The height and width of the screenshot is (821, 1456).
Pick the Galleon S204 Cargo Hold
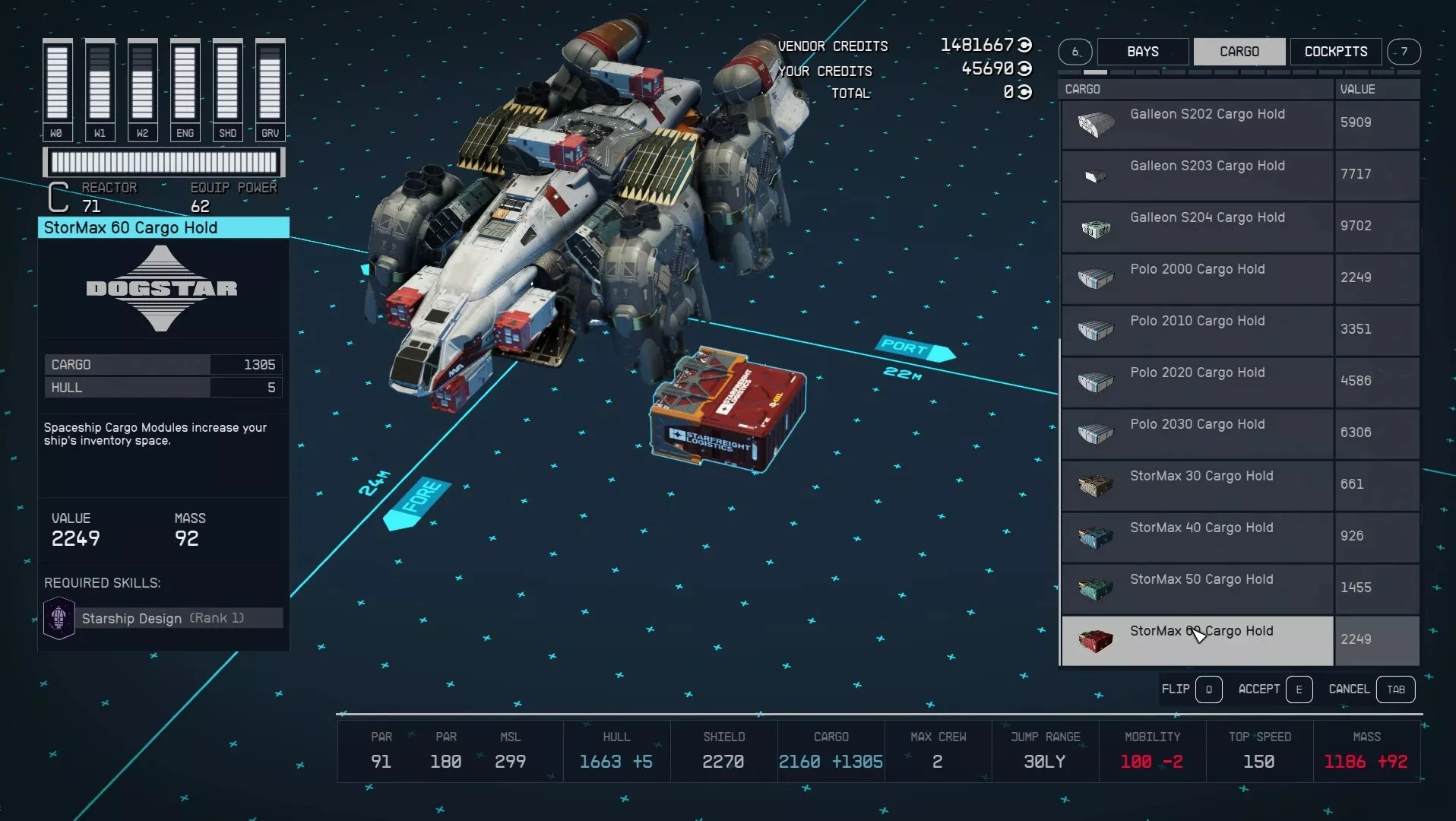click(x=1207, y=227)
